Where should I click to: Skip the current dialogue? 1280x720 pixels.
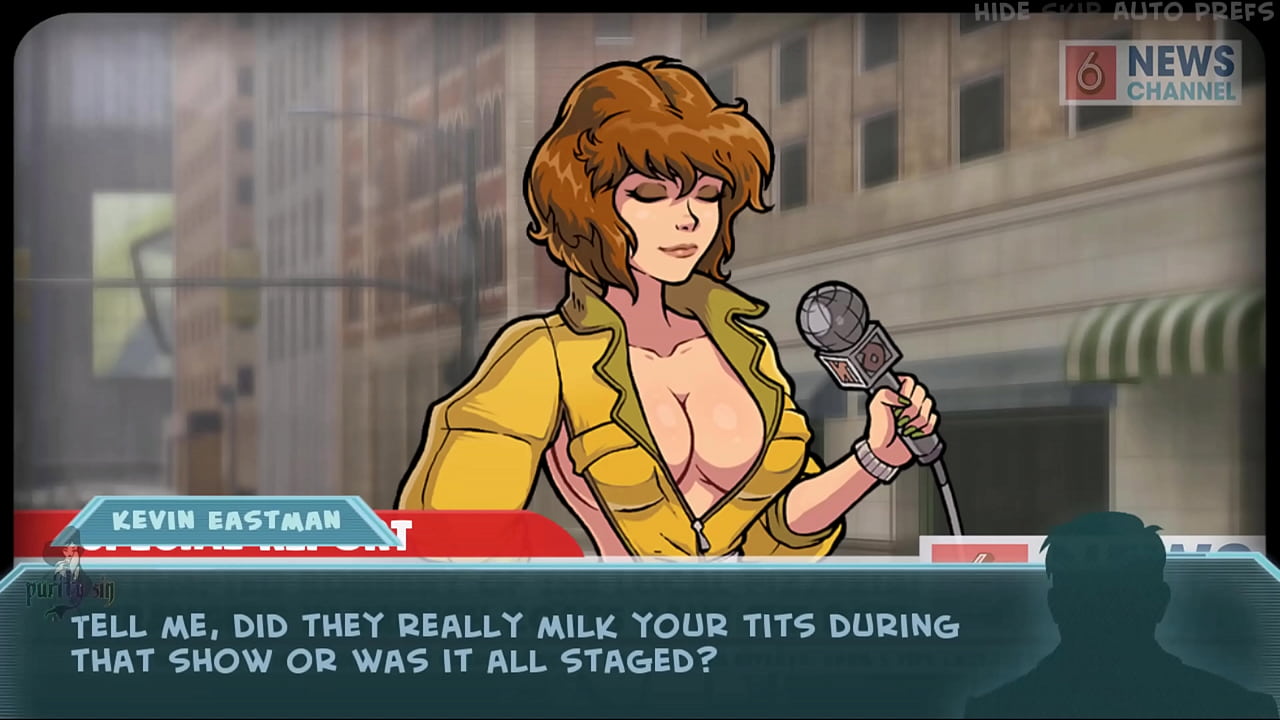tap(1072, 13)
